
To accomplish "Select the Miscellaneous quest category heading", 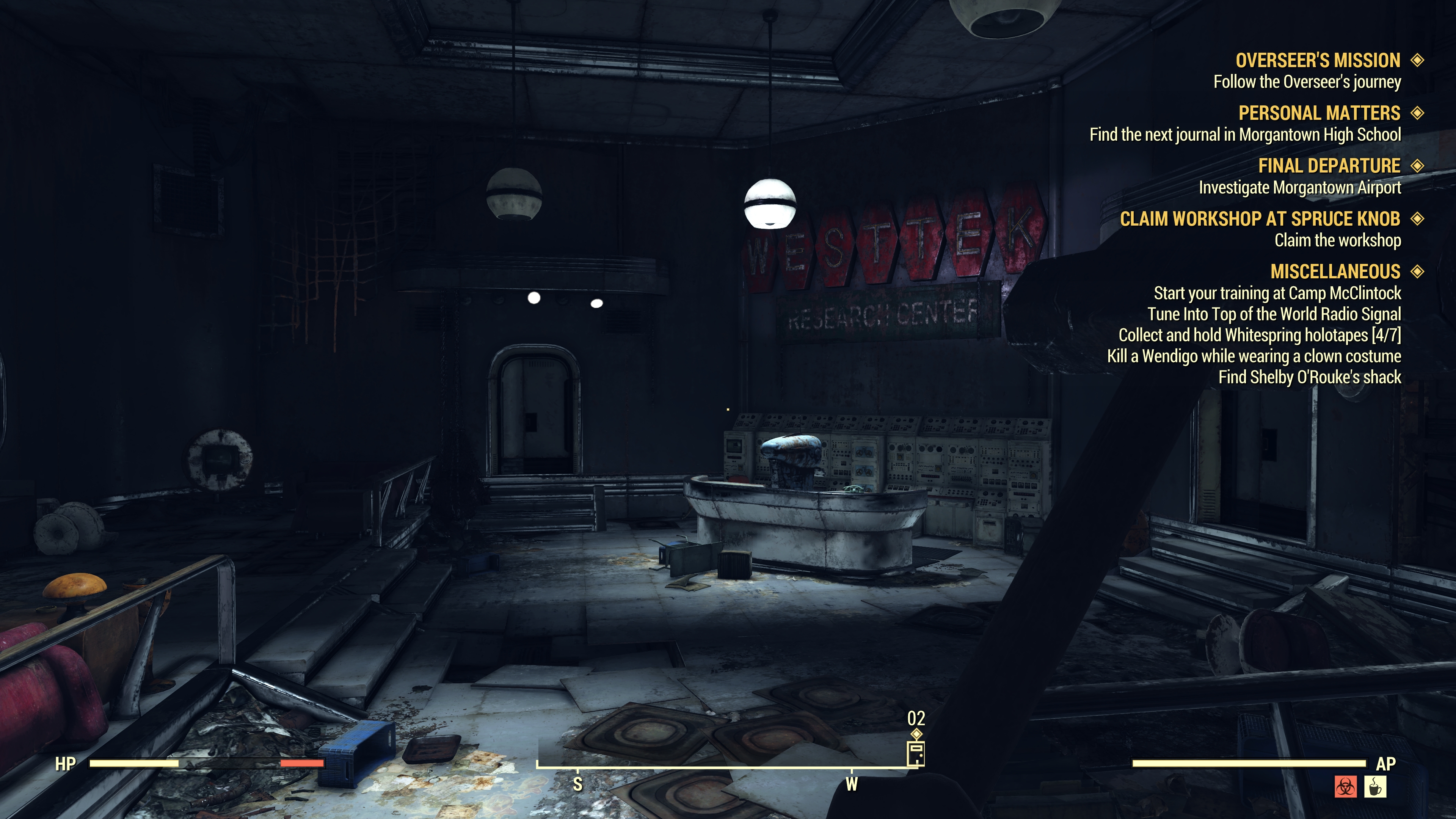I will pyautogui.click(x=1335, y=272).
